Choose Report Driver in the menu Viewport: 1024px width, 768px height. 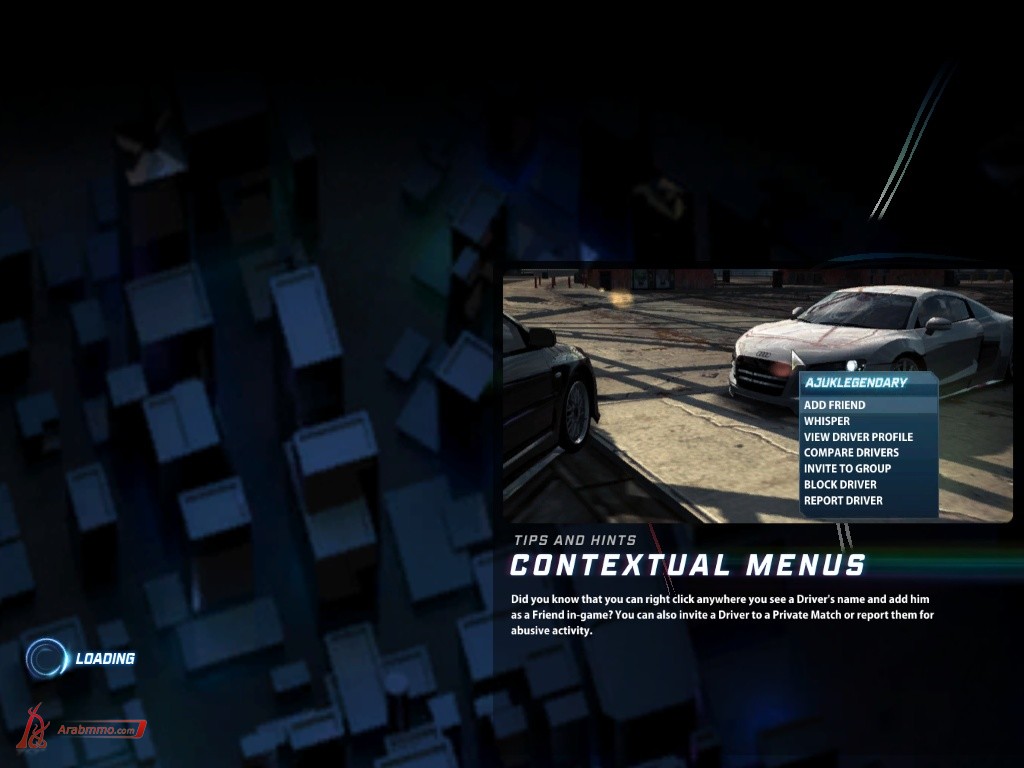pyautogui.click(x=843, y=501)
